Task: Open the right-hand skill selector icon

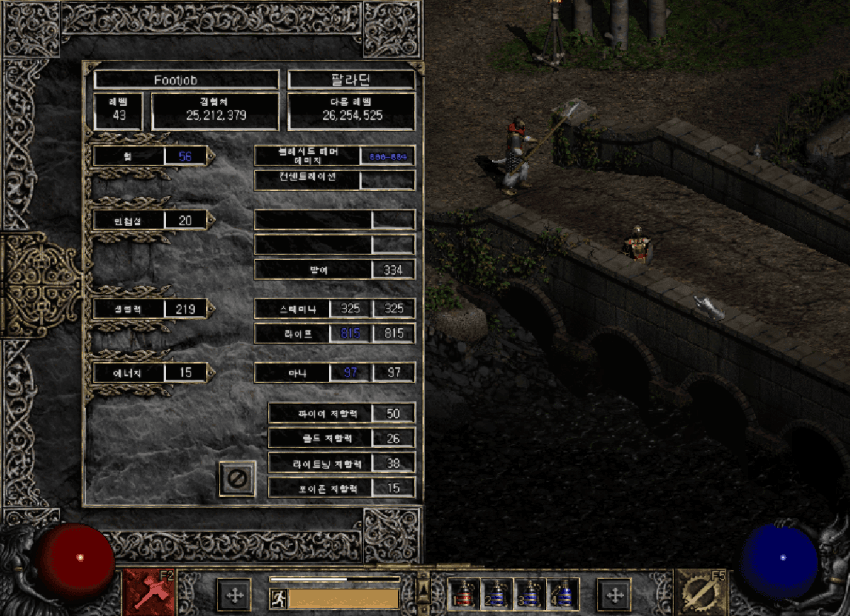Action: 701,592
